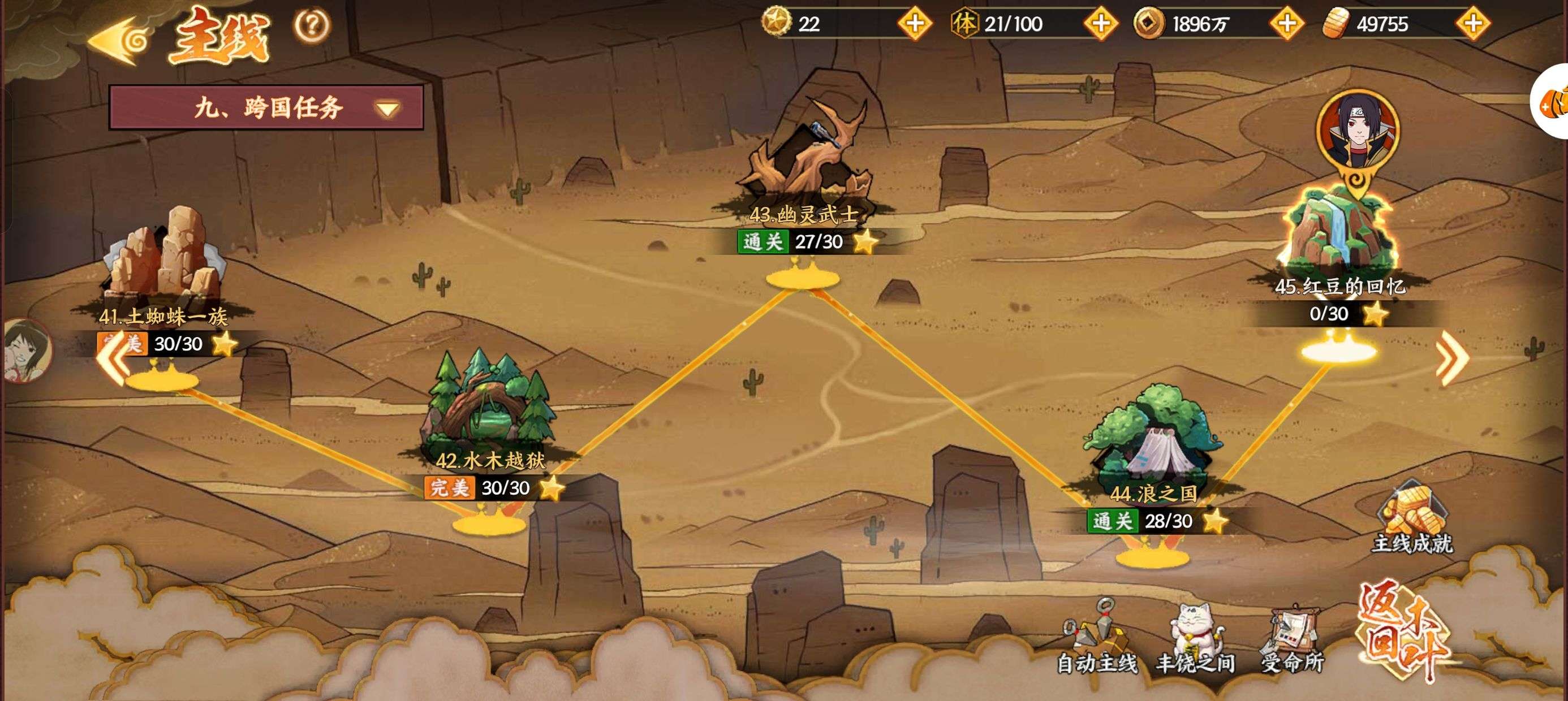Open 丰饶之间 lucky cat icon

(1195, 639)
